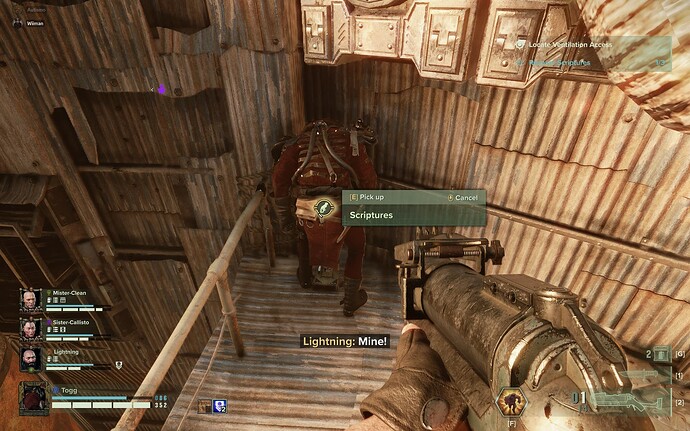The height and width of the screenshot is (431, 690).
Task: Select Sister-Callisto's teammate portrait
Action: tap(28, 329)
